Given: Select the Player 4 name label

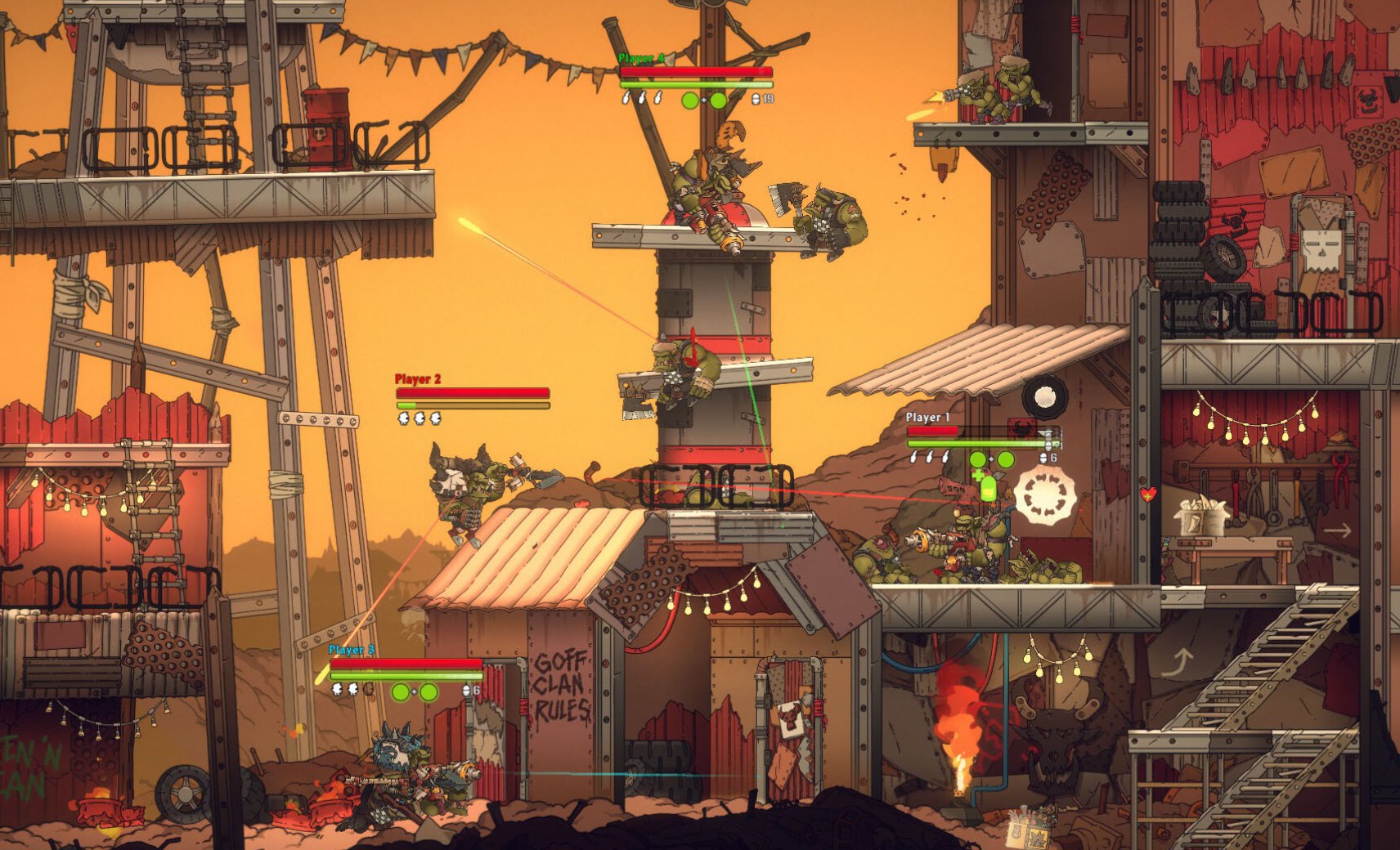Looking at the screenshot, I should click(x=639, y=59).
